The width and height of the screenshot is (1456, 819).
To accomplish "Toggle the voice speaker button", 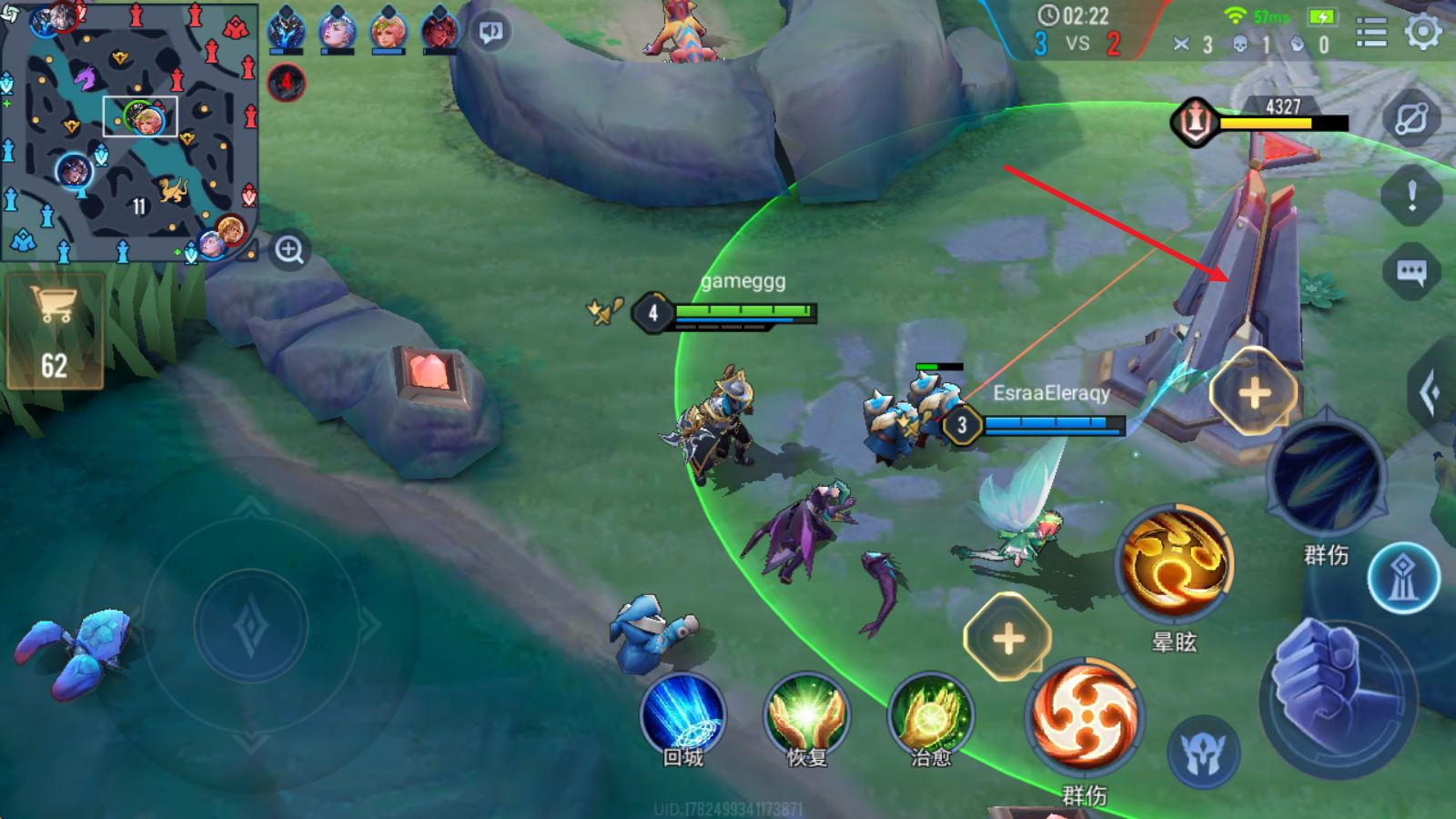I will (491, 33).
